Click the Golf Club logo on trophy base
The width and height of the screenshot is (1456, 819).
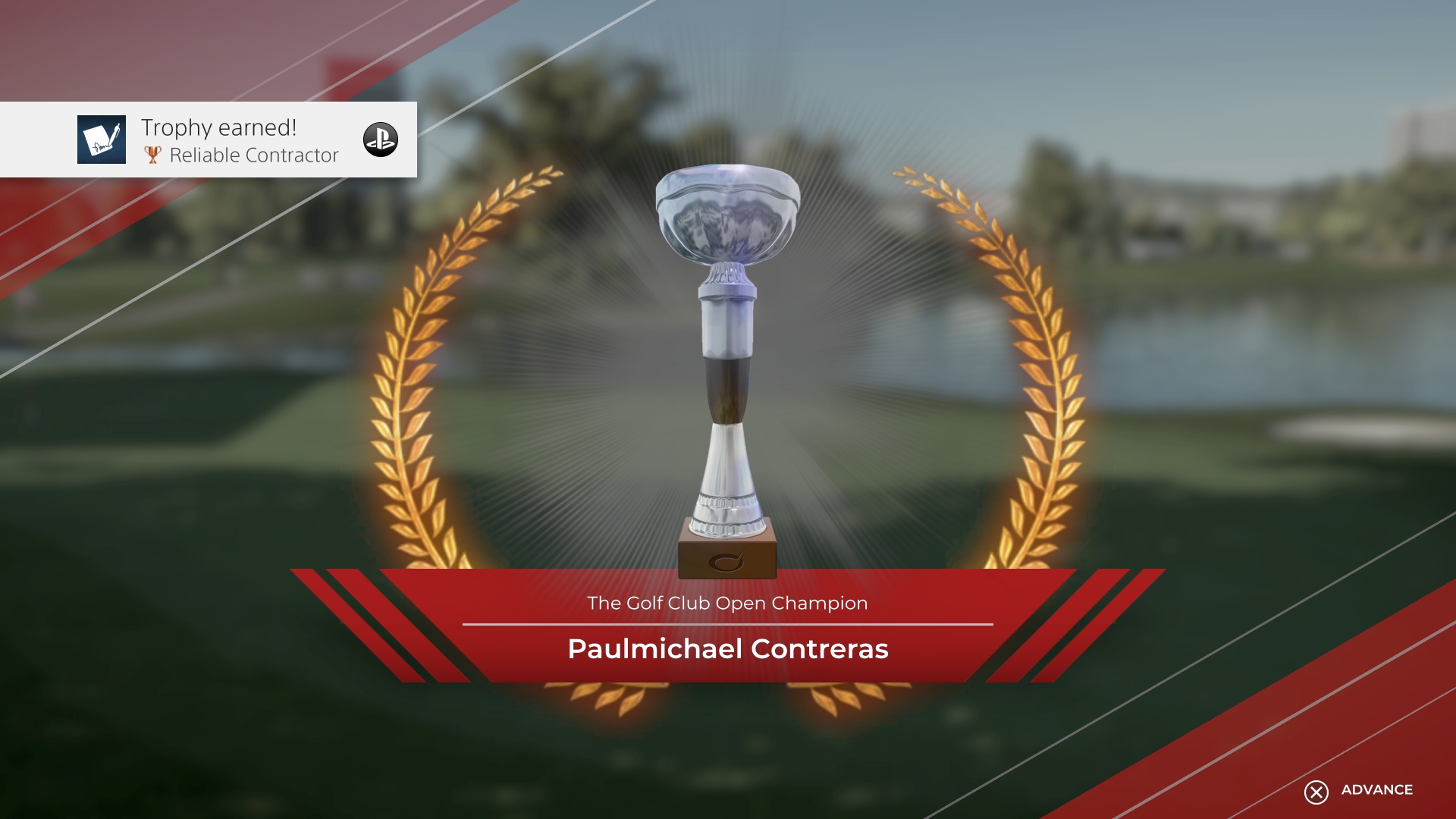725,563
